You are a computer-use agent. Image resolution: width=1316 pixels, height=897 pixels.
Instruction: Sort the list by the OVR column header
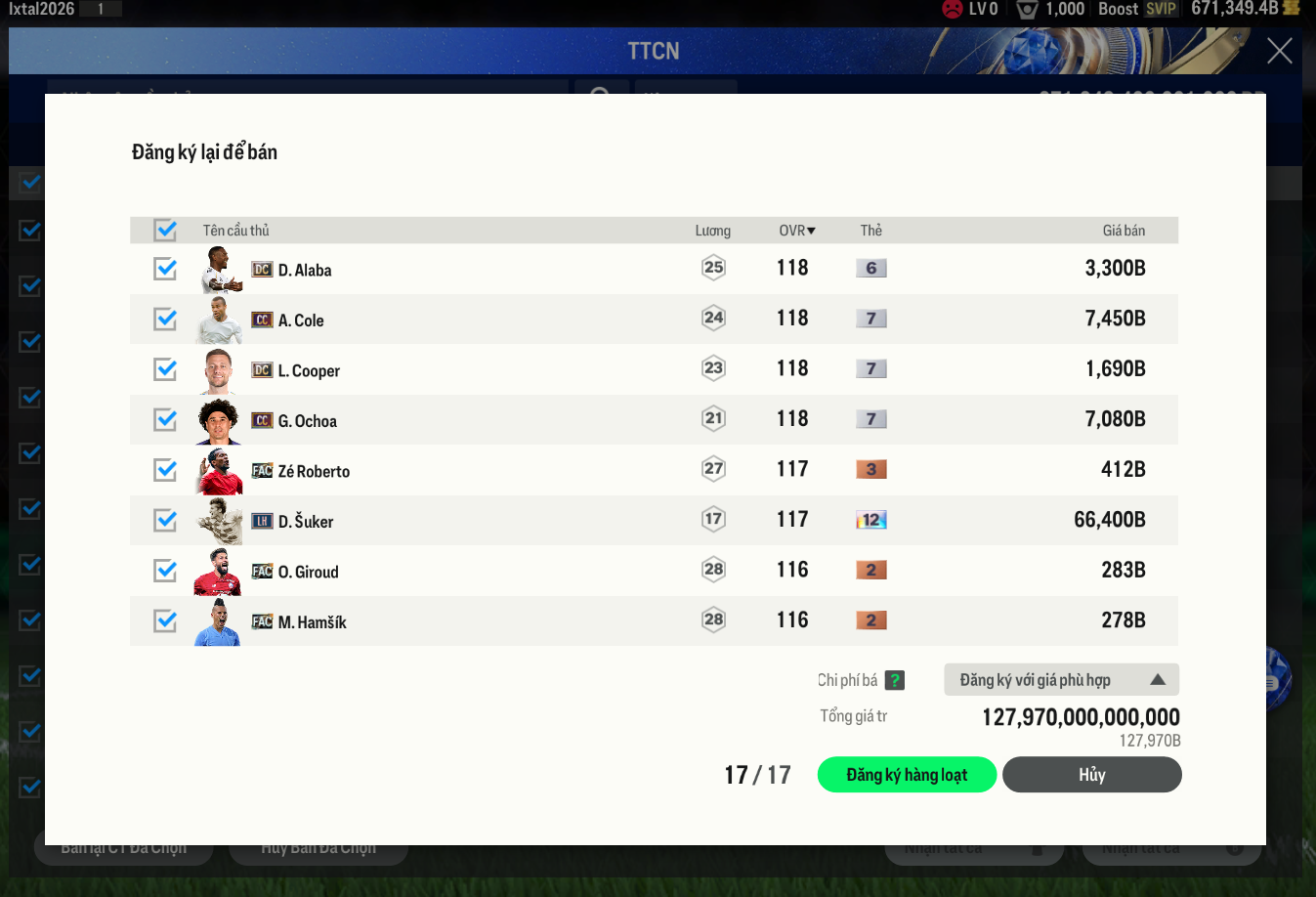pyautogui.click(x=796, y=231)
